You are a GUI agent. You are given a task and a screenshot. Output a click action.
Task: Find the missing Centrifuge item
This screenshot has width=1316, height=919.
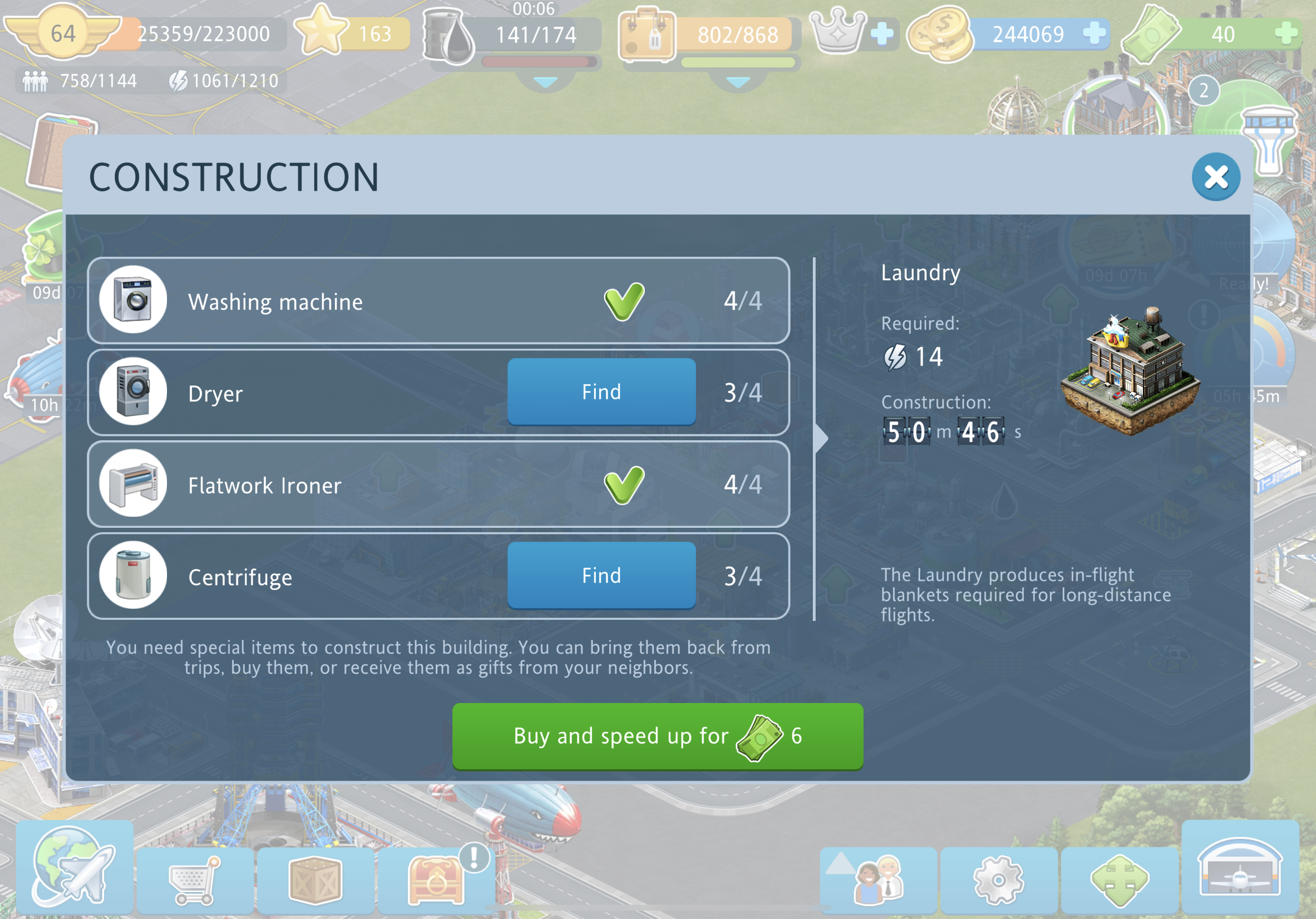(601, 575)
